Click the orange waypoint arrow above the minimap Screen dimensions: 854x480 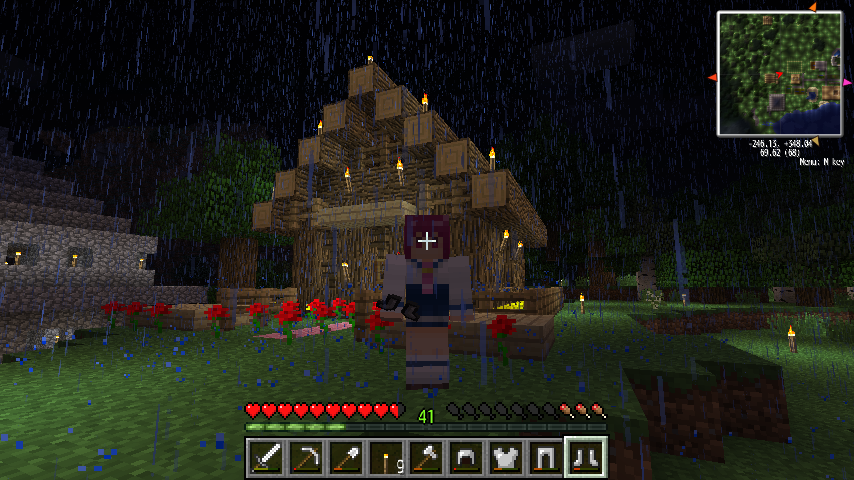tap(812, 7)
